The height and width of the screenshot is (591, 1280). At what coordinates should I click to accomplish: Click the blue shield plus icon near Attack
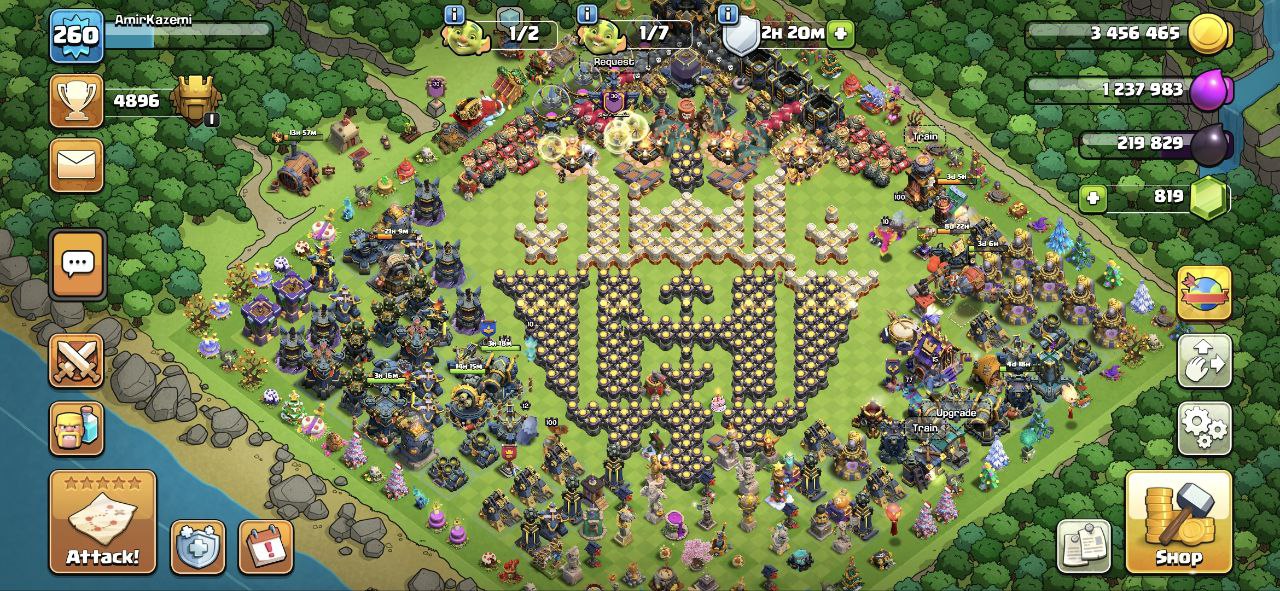[x=198, y=547]
